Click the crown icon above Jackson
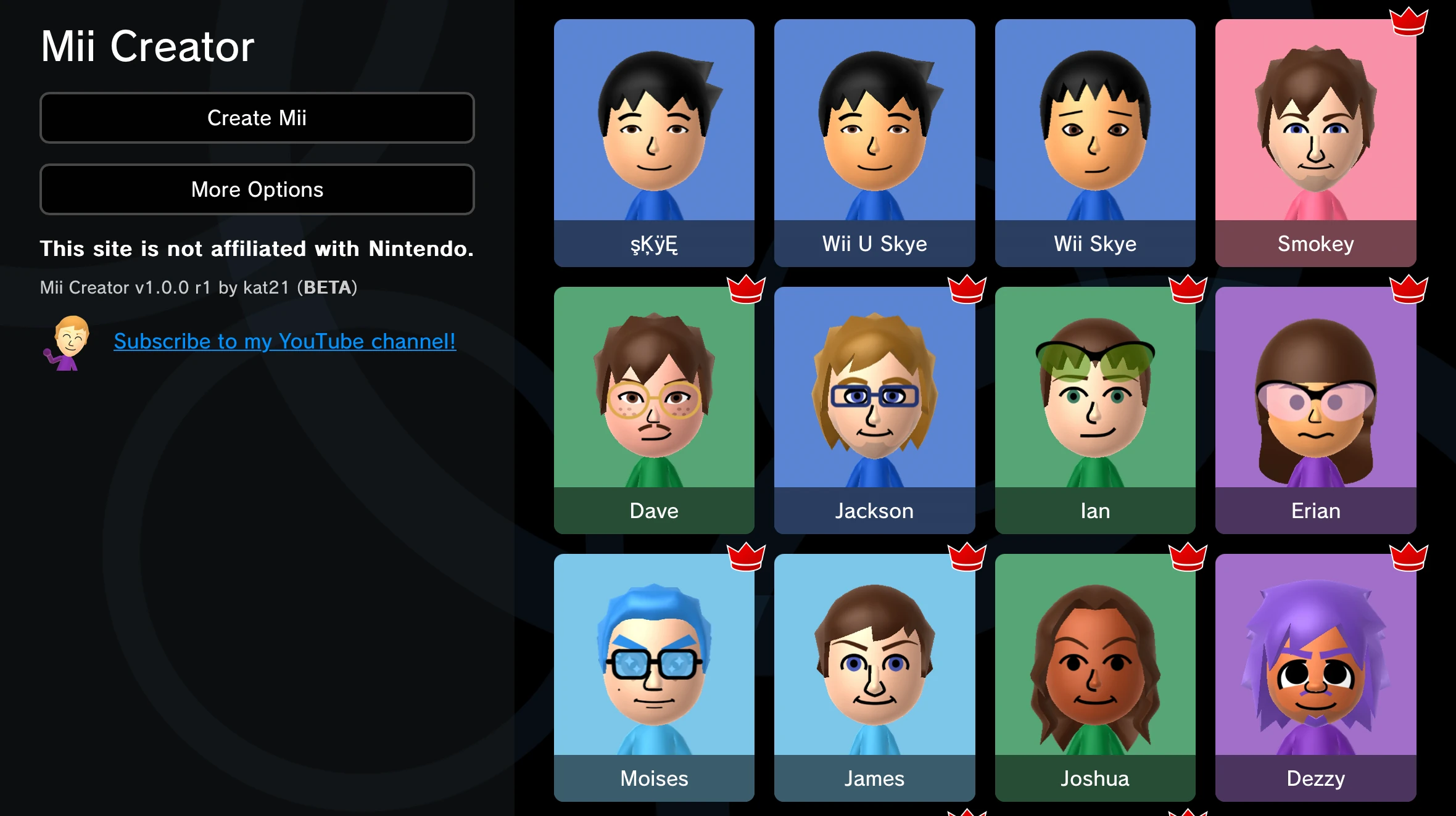 click(967, 289)
